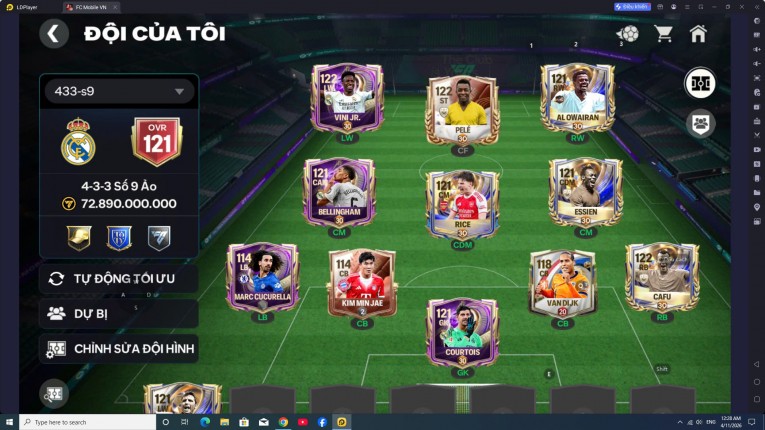Select the Pelé striker card
This screenshot has width=765, height=430.
pos(461,111)
